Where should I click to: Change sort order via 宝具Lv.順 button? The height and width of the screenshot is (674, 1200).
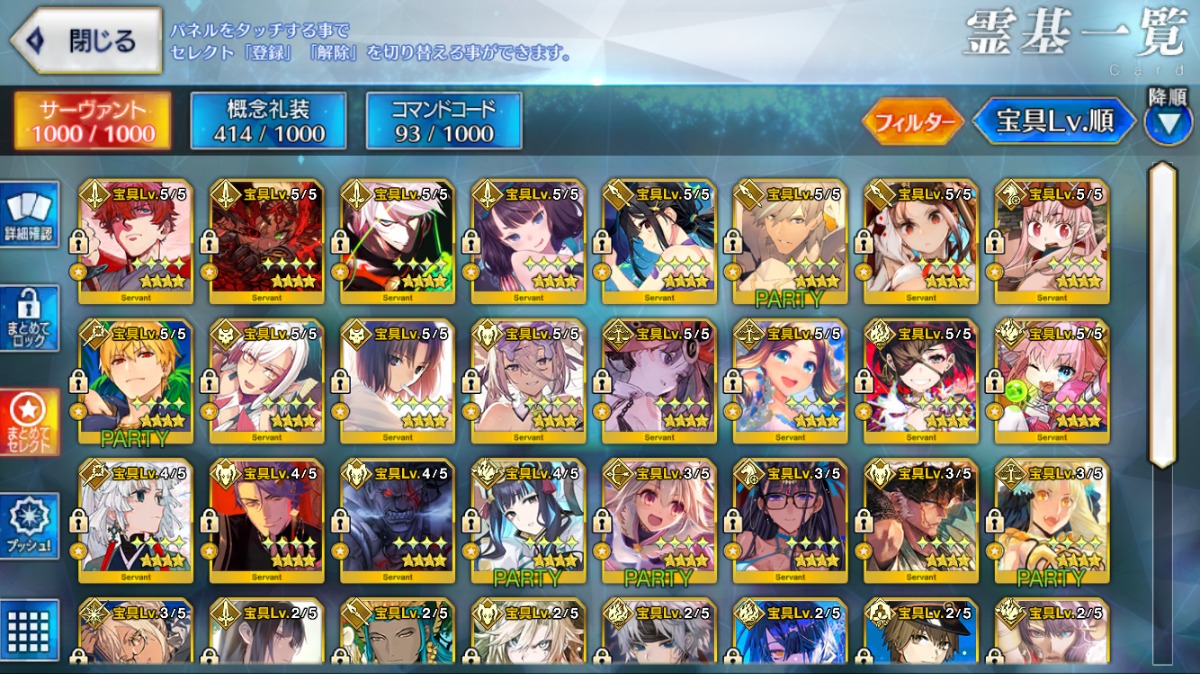pos(1054,122)
